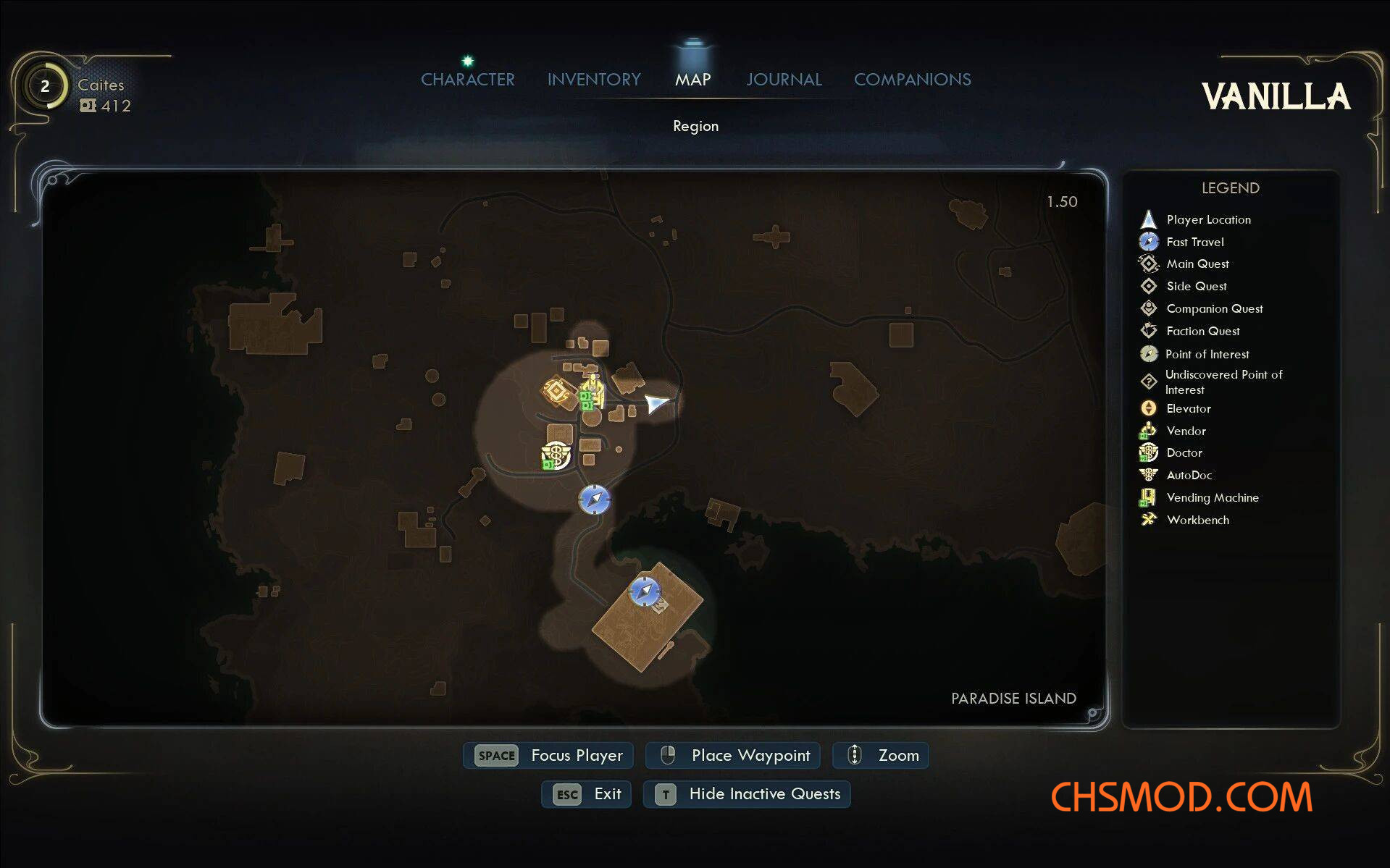Toggle Hide Inactive Quests
The width and height of the screenshot is (1390, 868).
[747, 794]
